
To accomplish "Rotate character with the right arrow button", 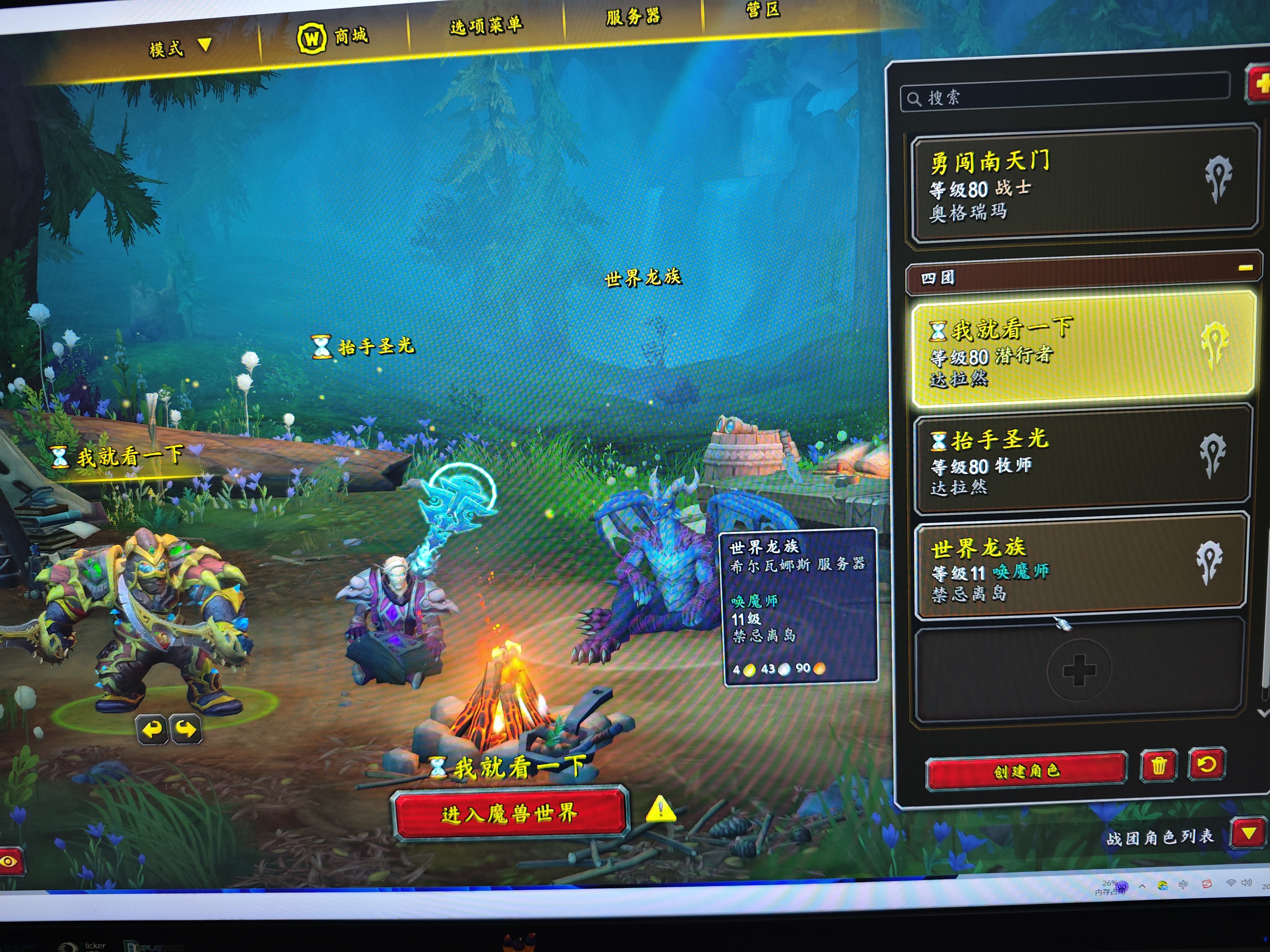I will tap(186, 729).
